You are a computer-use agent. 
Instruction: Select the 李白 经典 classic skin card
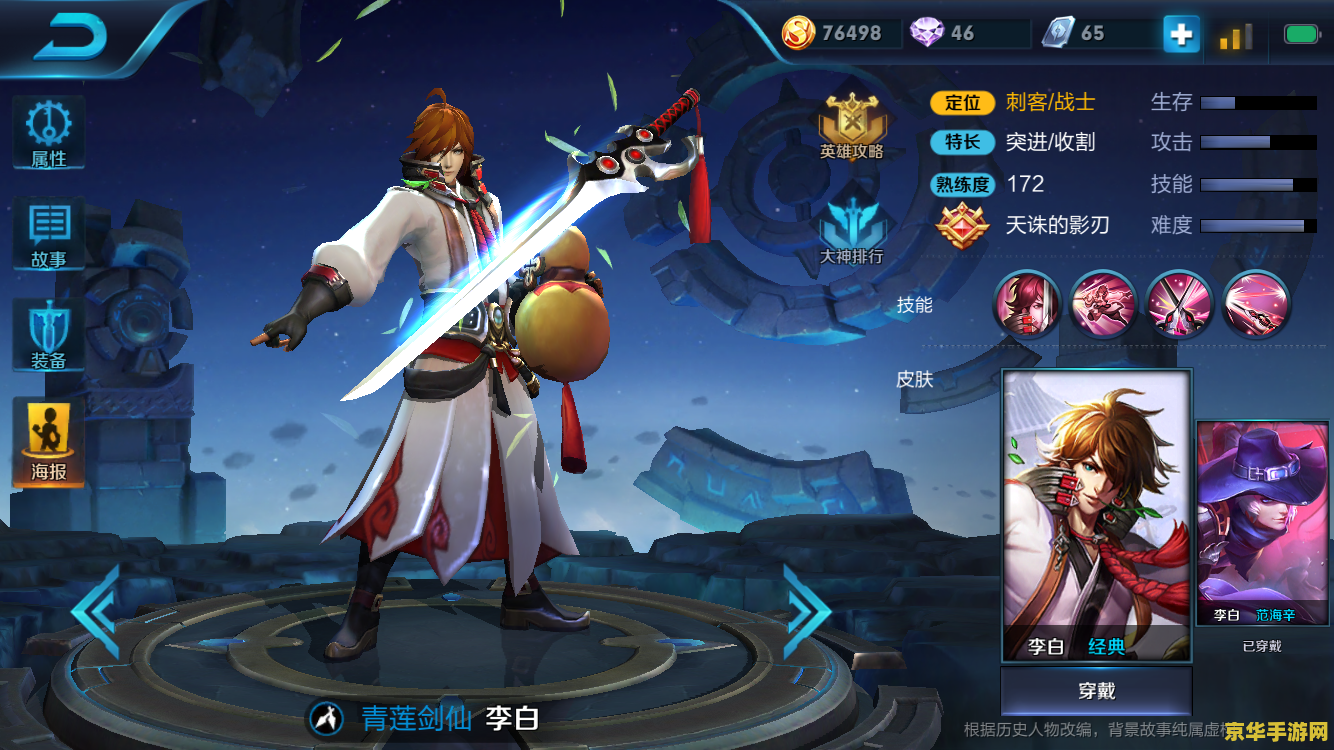pyautogui.click(x=1097, y=515)
